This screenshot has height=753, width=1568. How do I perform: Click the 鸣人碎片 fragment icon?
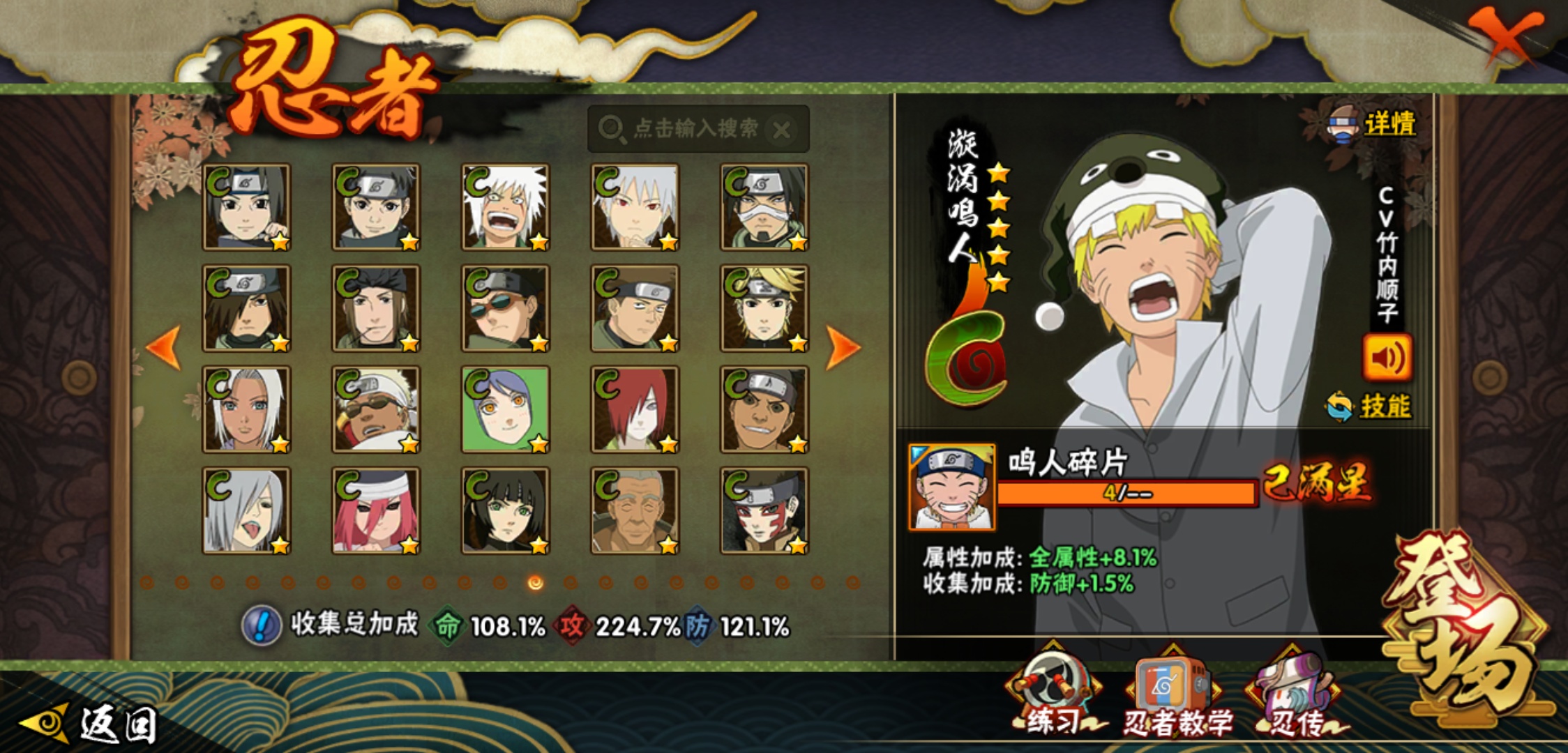click(952, 487)
